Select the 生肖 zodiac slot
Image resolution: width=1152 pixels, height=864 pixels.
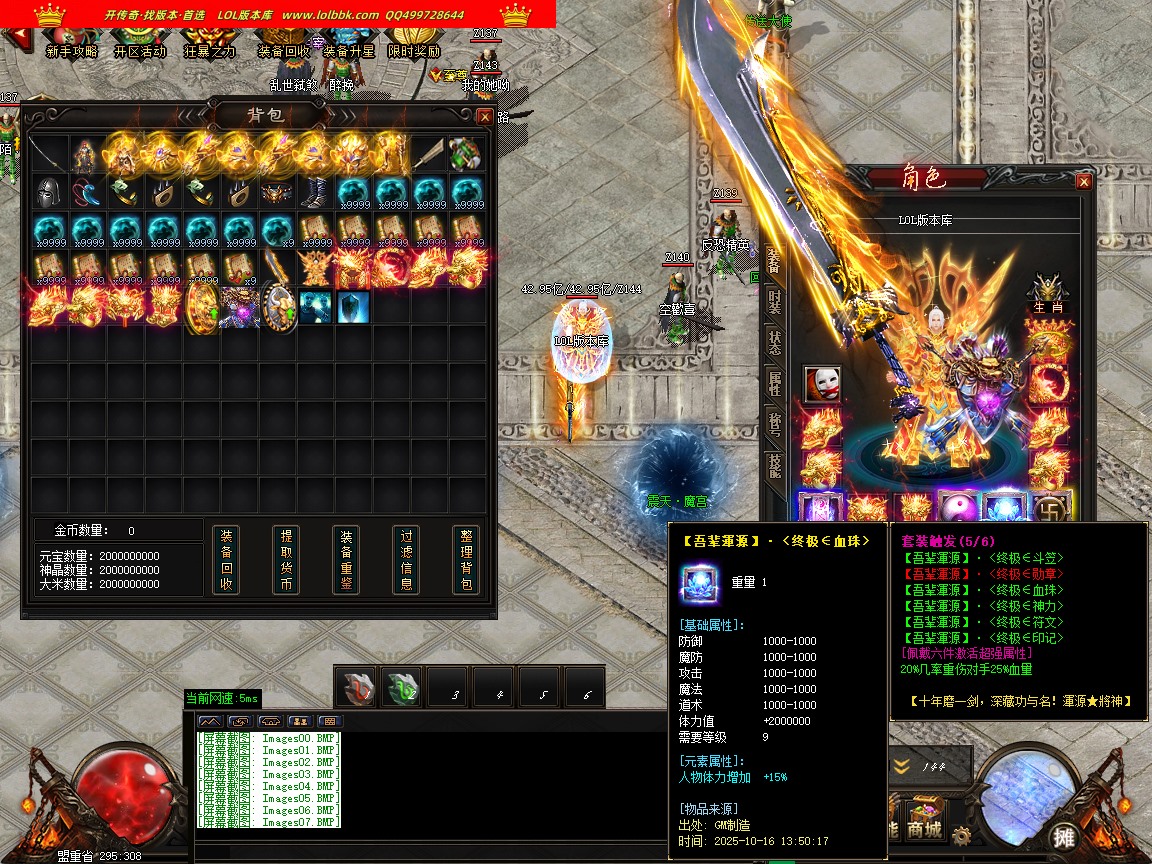(1048, 292)
